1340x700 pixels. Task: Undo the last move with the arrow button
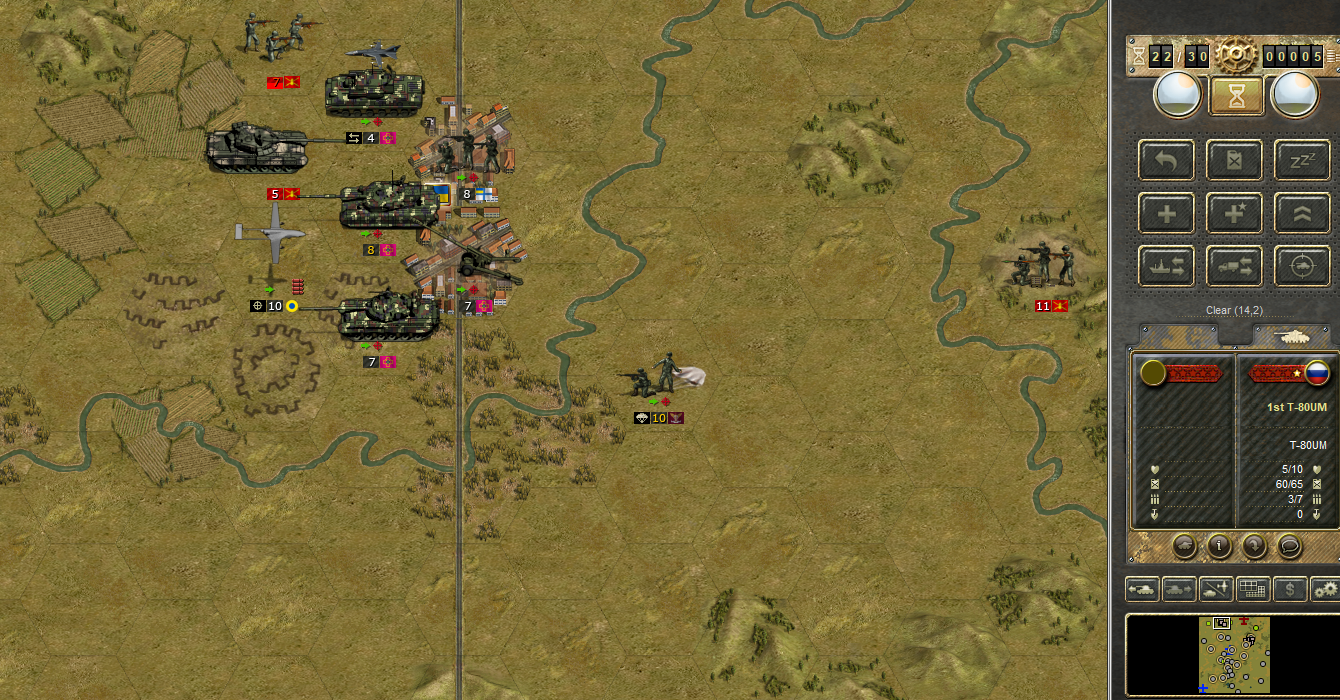pos(1166,159)
